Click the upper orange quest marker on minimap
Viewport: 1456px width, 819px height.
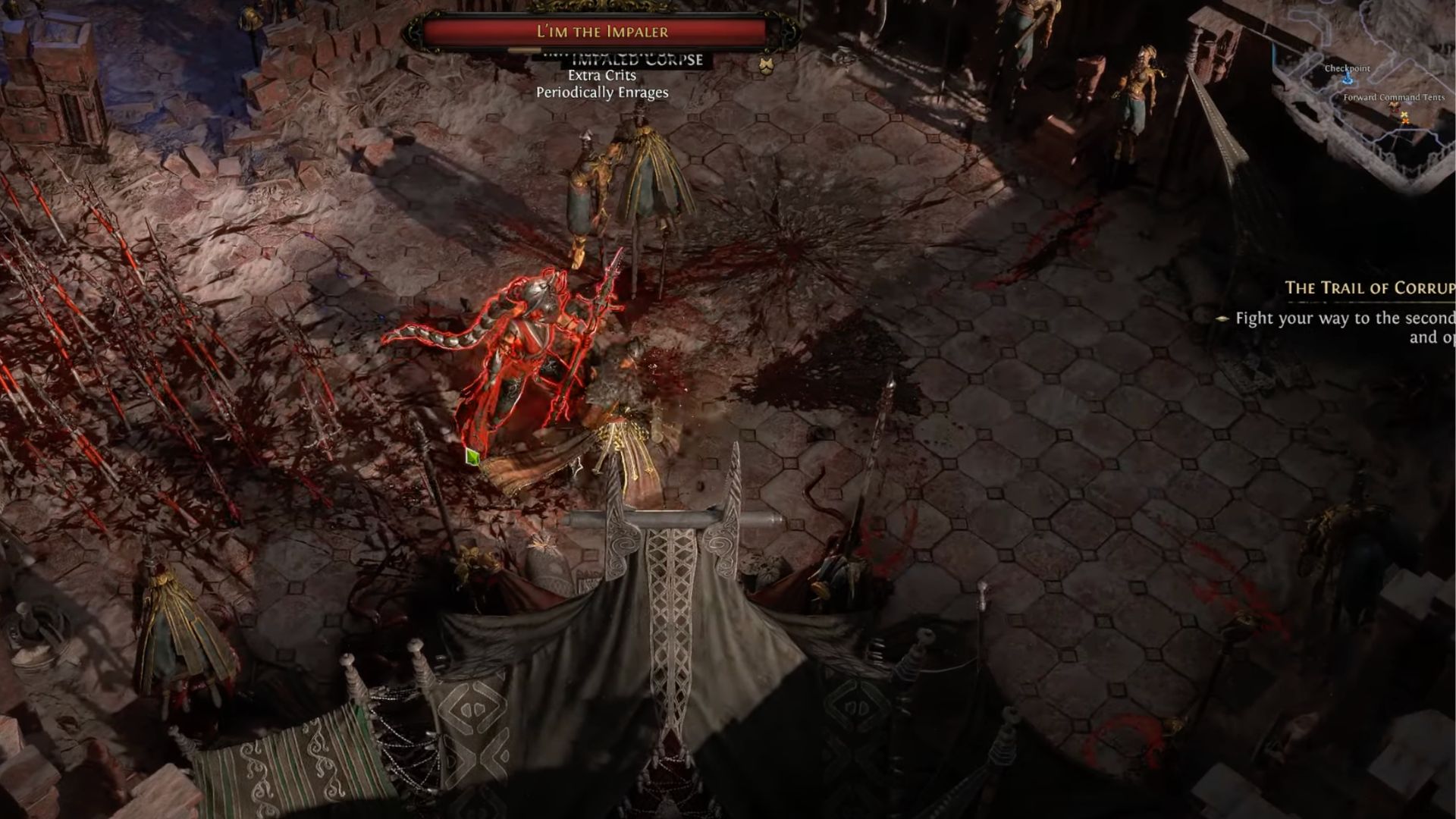tap(1404, 115)
